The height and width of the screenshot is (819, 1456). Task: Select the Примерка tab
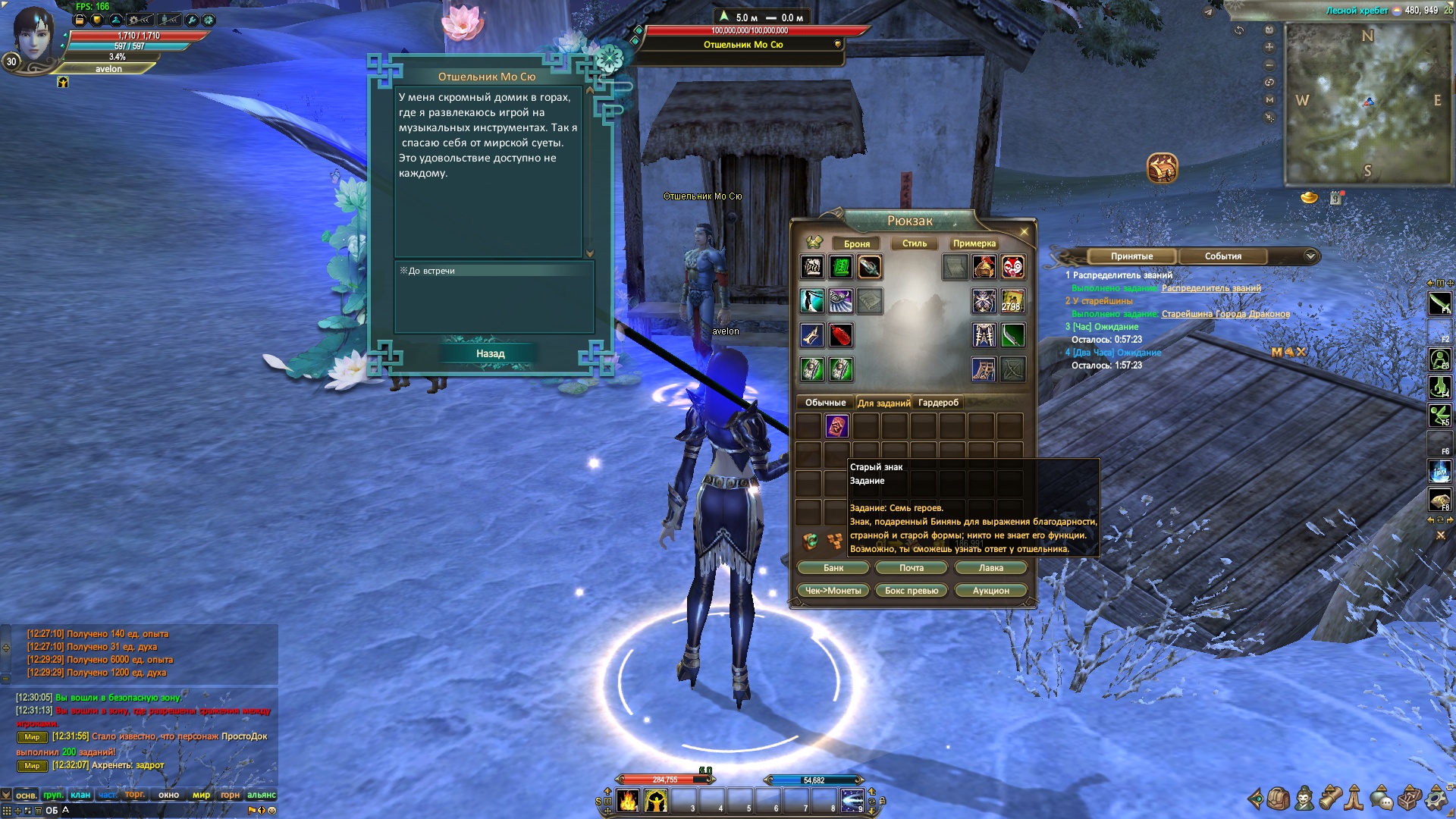pos(974,243)
